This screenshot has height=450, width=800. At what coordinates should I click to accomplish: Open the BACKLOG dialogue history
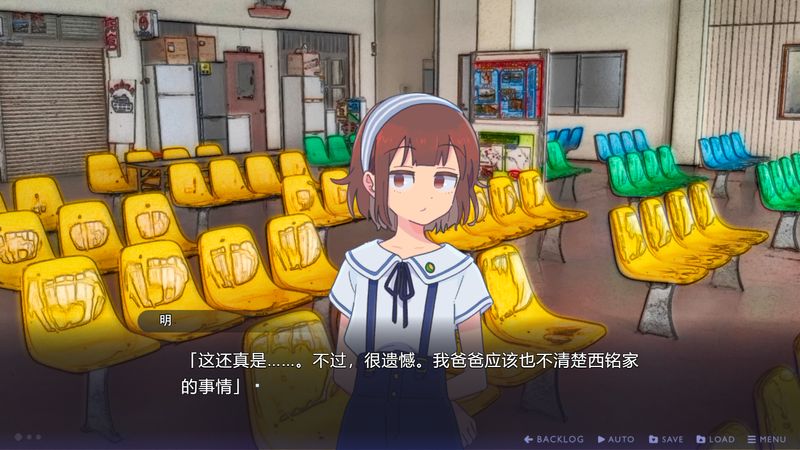554,439
